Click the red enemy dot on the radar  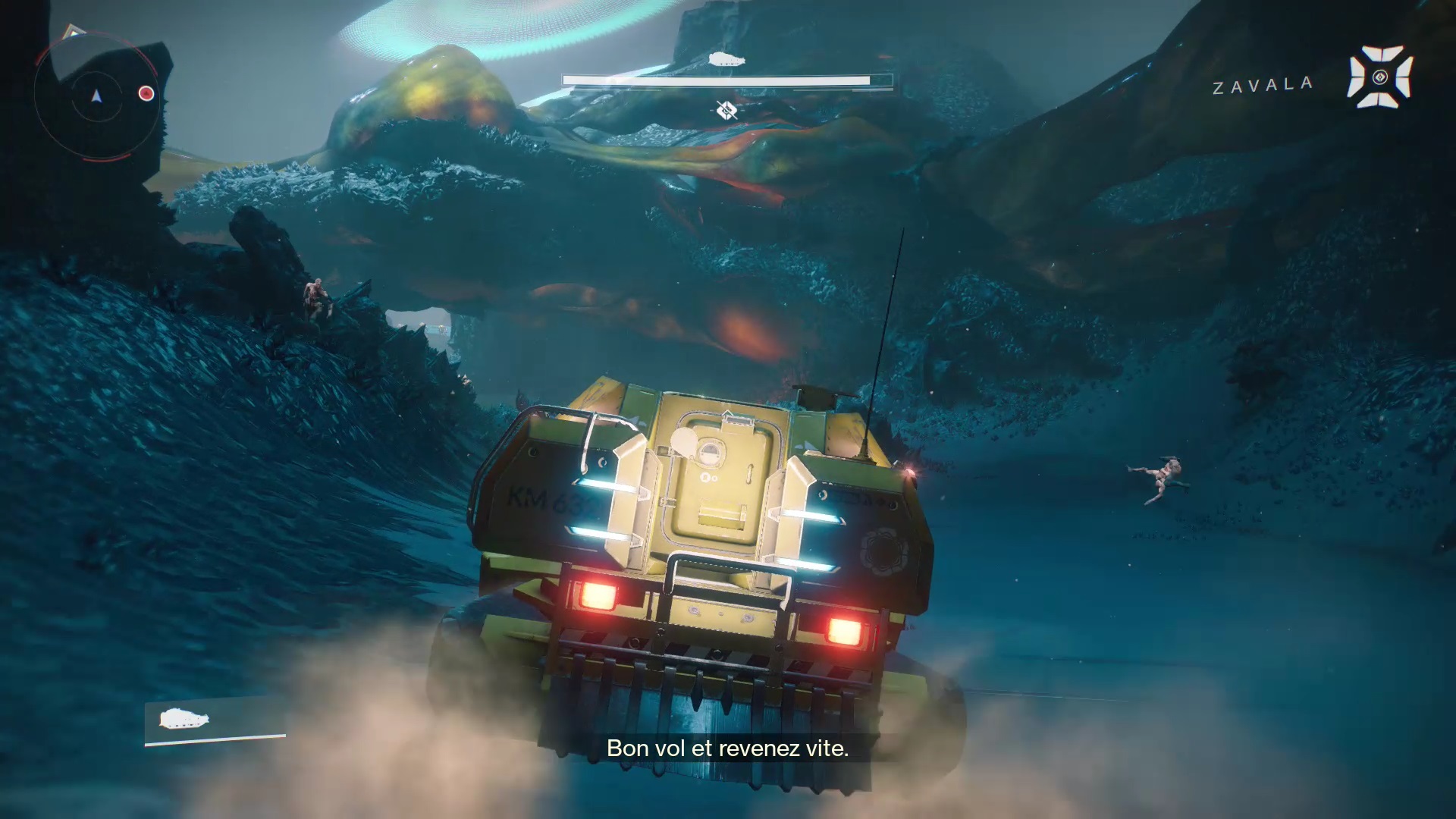click(x=146, y=93)
